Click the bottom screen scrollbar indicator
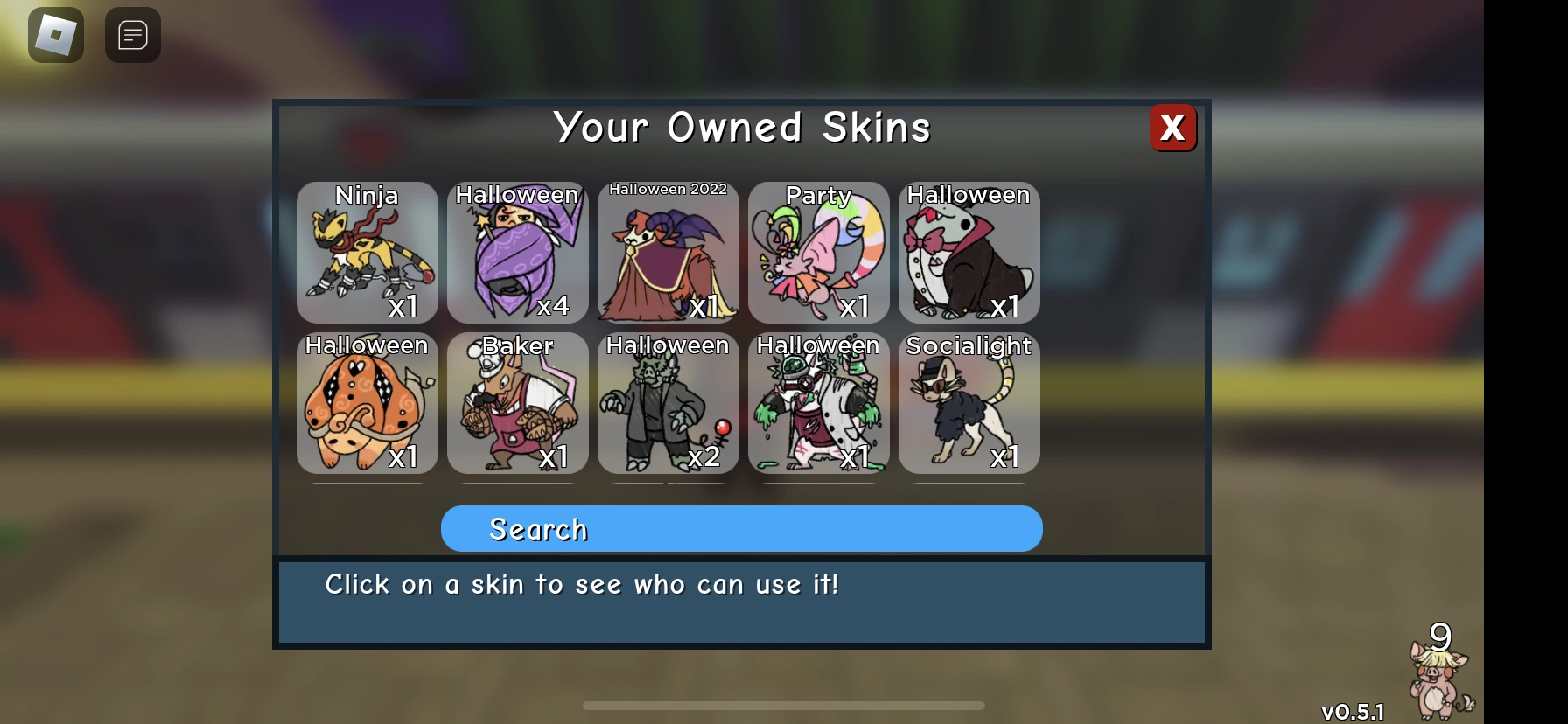The width and height of the screenshot is (1568, 724). pos(783,705)
